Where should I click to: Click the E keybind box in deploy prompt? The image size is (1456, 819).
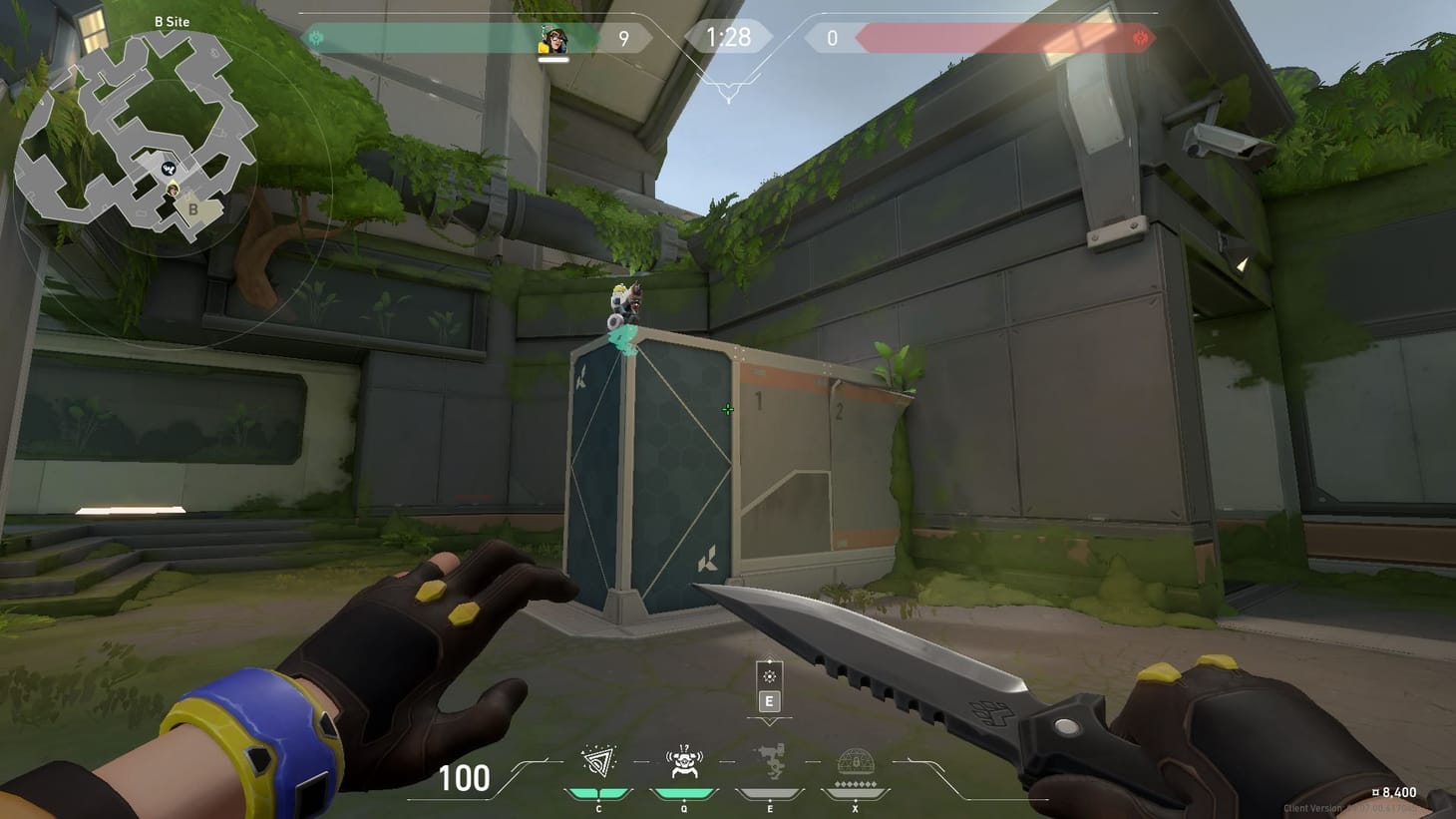[770, 700]
